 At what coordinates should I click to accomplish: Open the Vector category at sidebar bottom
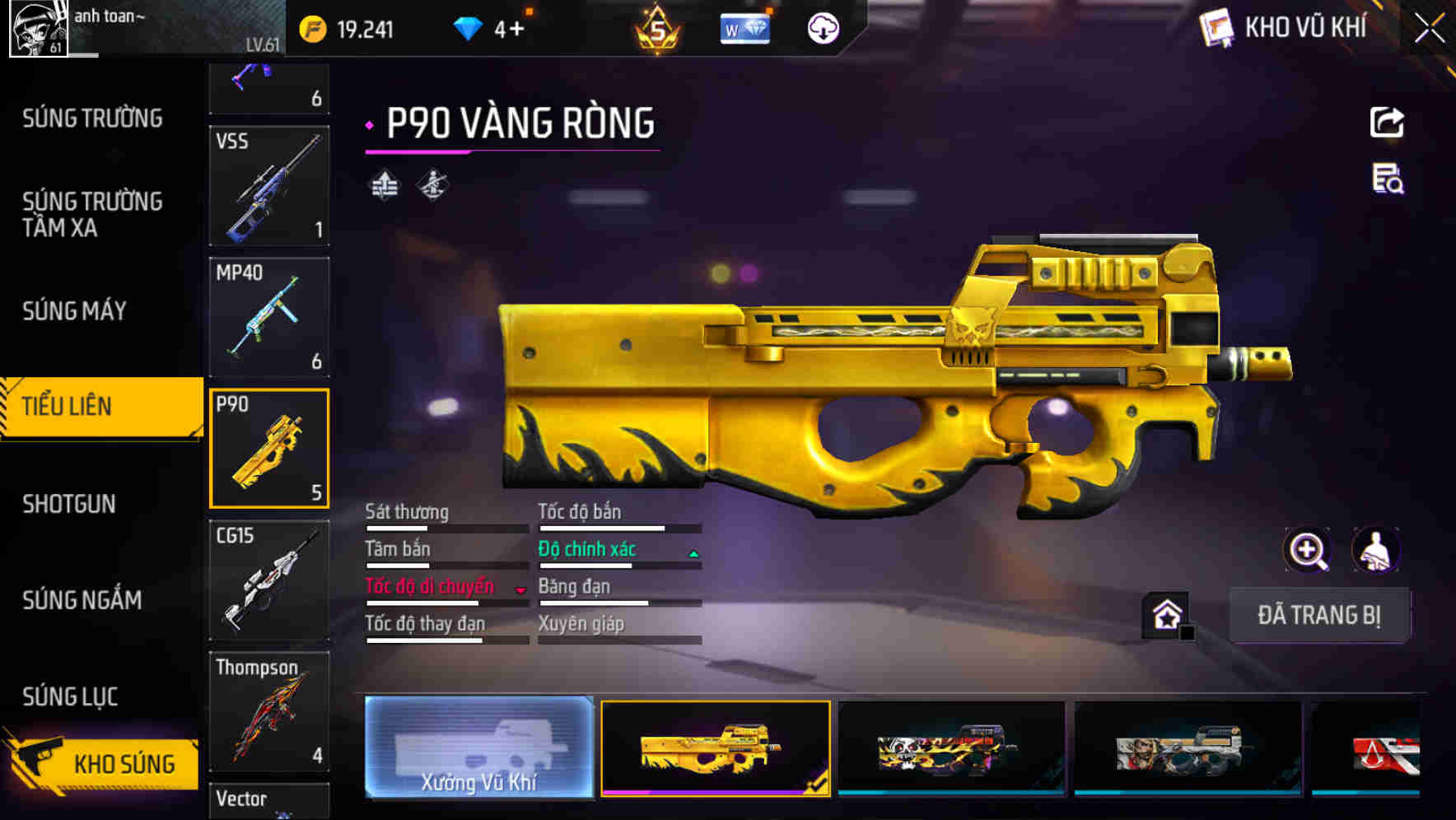269,799
